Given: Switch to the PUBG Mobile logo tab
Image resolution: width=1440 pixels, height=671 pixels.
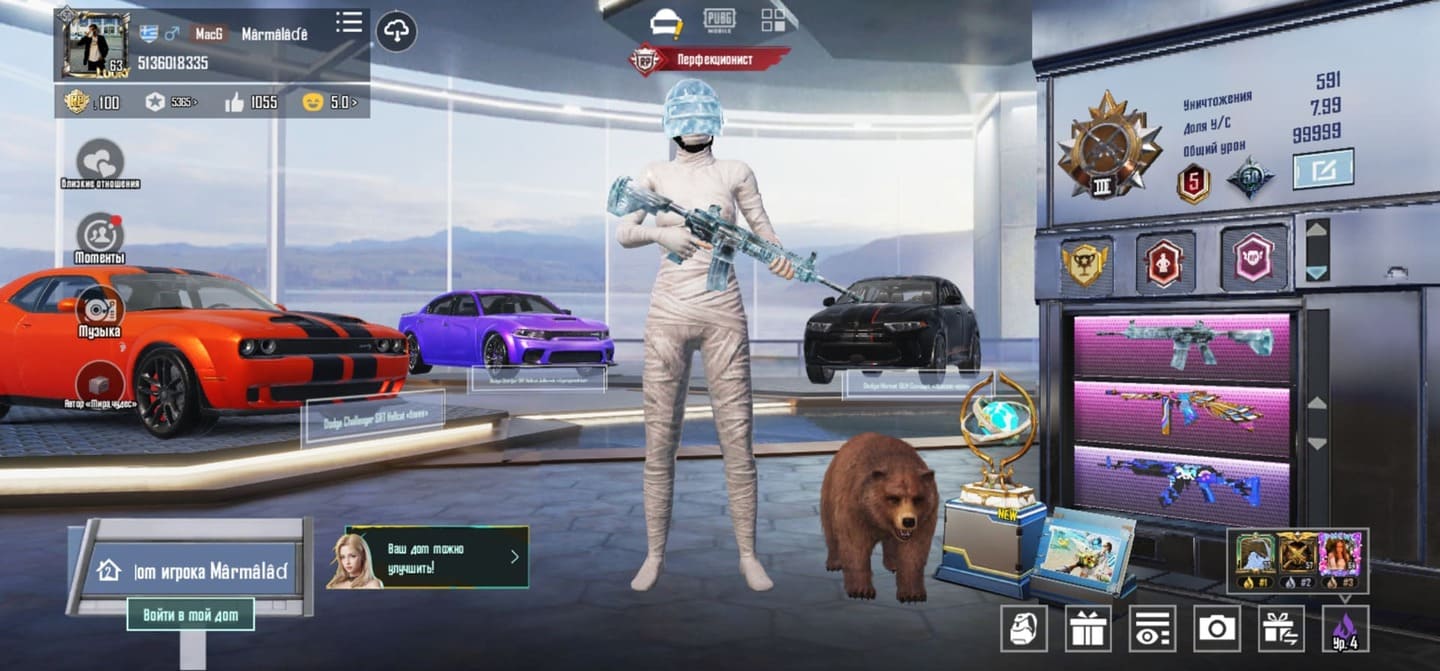Looking at the screenshot, I should coord(718,20).
